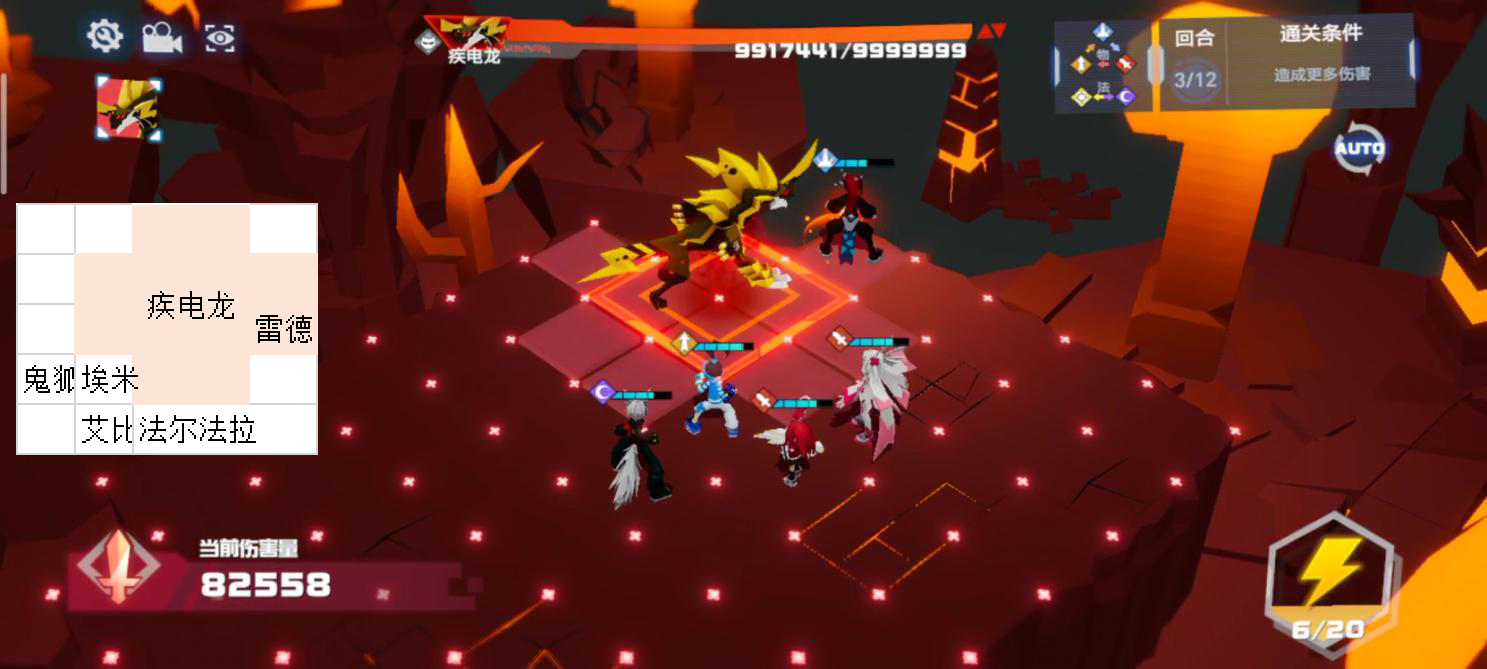Pick the 法尔法拉 cell in the grid
The image size is (1487, 669).
(x=197, y=430)
